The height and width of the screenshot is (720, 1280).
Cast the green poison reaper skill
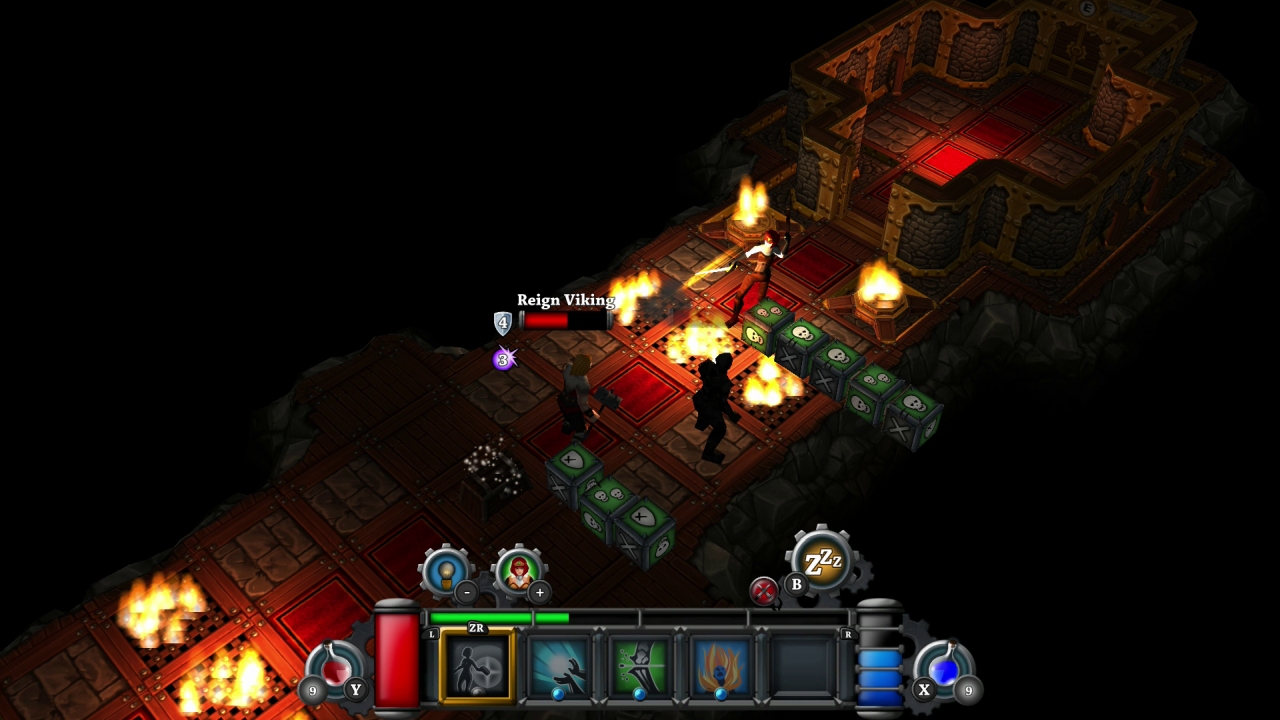coord(637,668)
